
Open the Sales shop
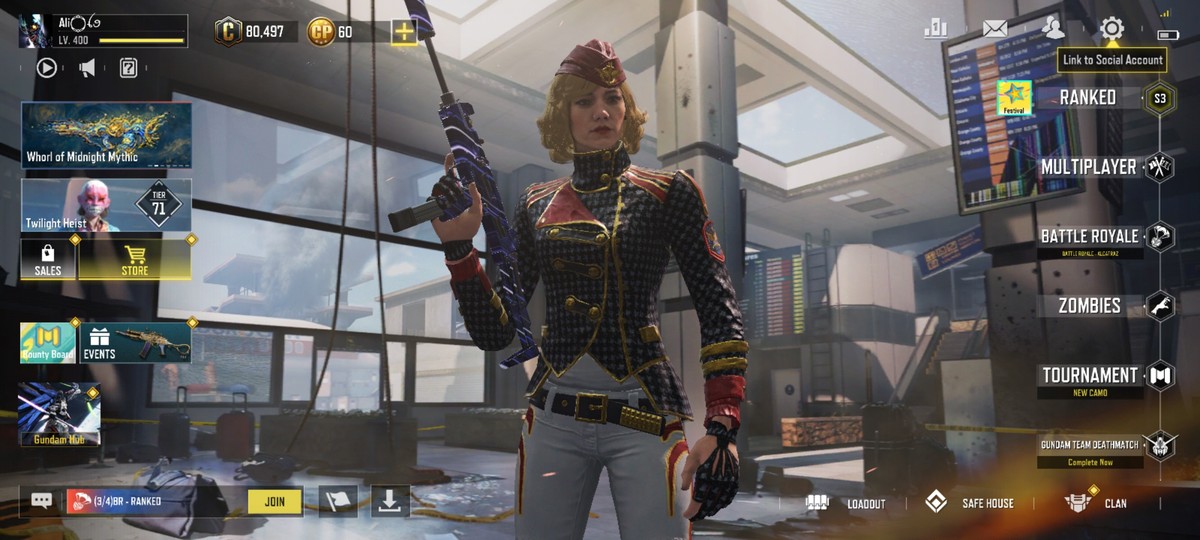point(48,259)
